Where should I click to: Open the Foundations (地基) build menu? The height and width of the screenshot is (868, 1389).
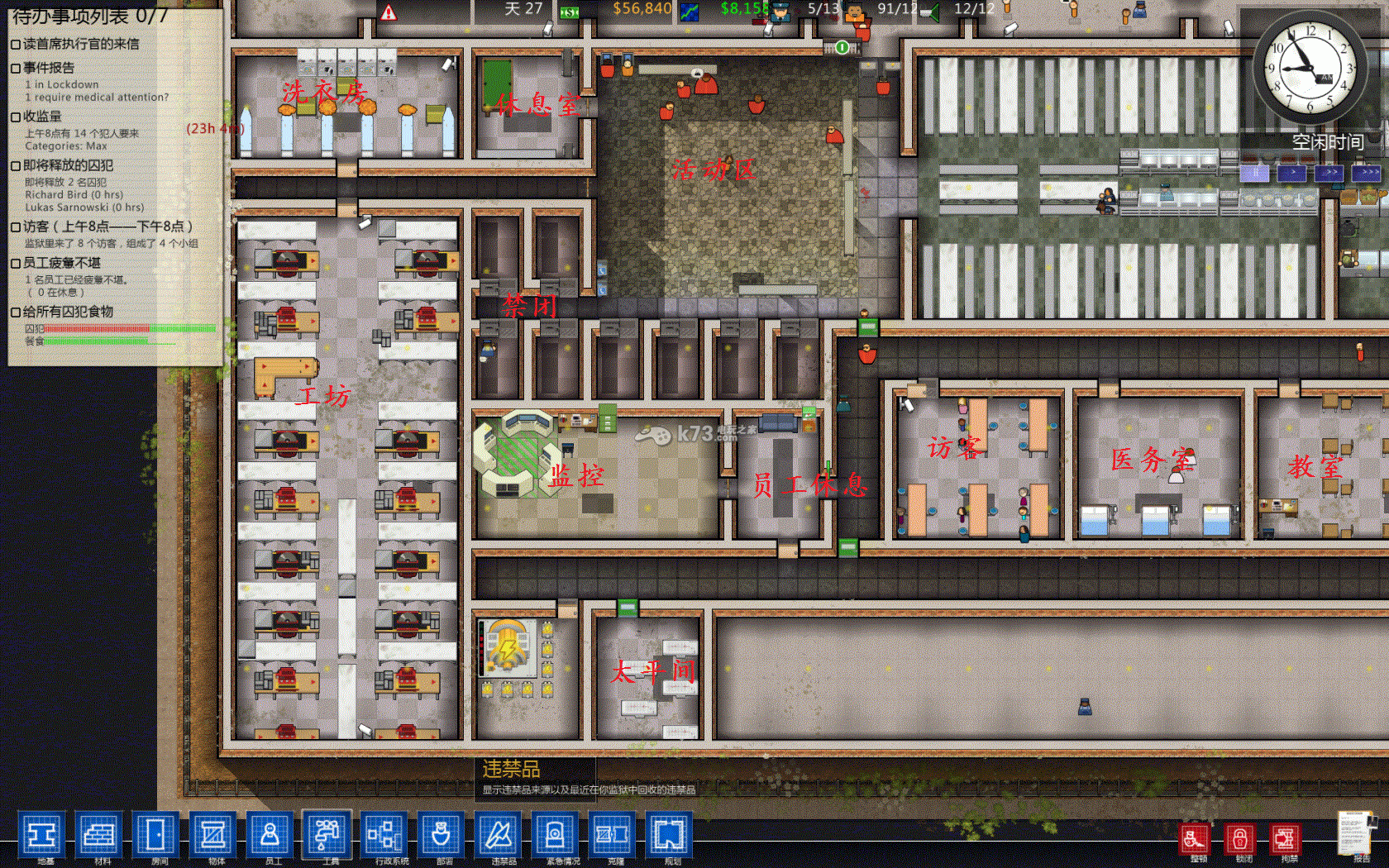(41, 836)
